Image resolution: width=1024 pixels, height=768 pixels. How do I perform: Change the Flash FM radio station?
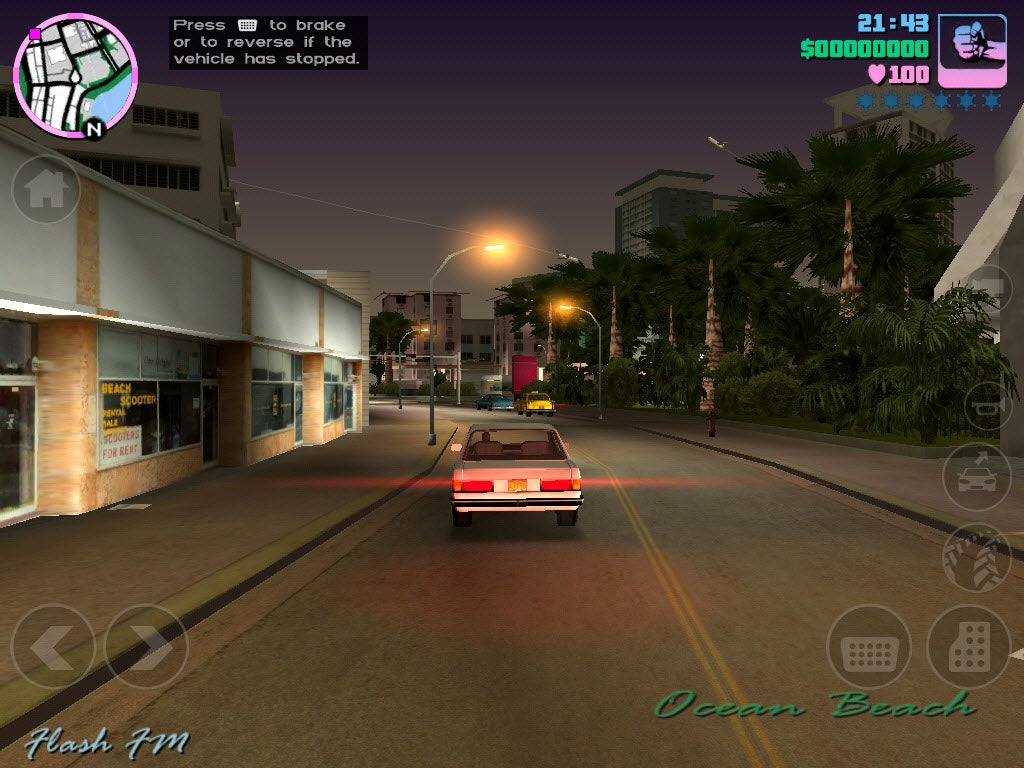pyautogui.click(x=107, y=741)
